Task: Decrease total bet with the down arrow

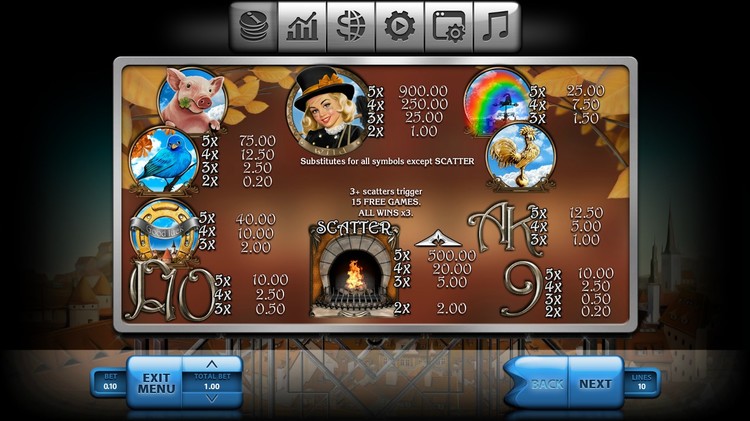Action: [x=212, y=399]
